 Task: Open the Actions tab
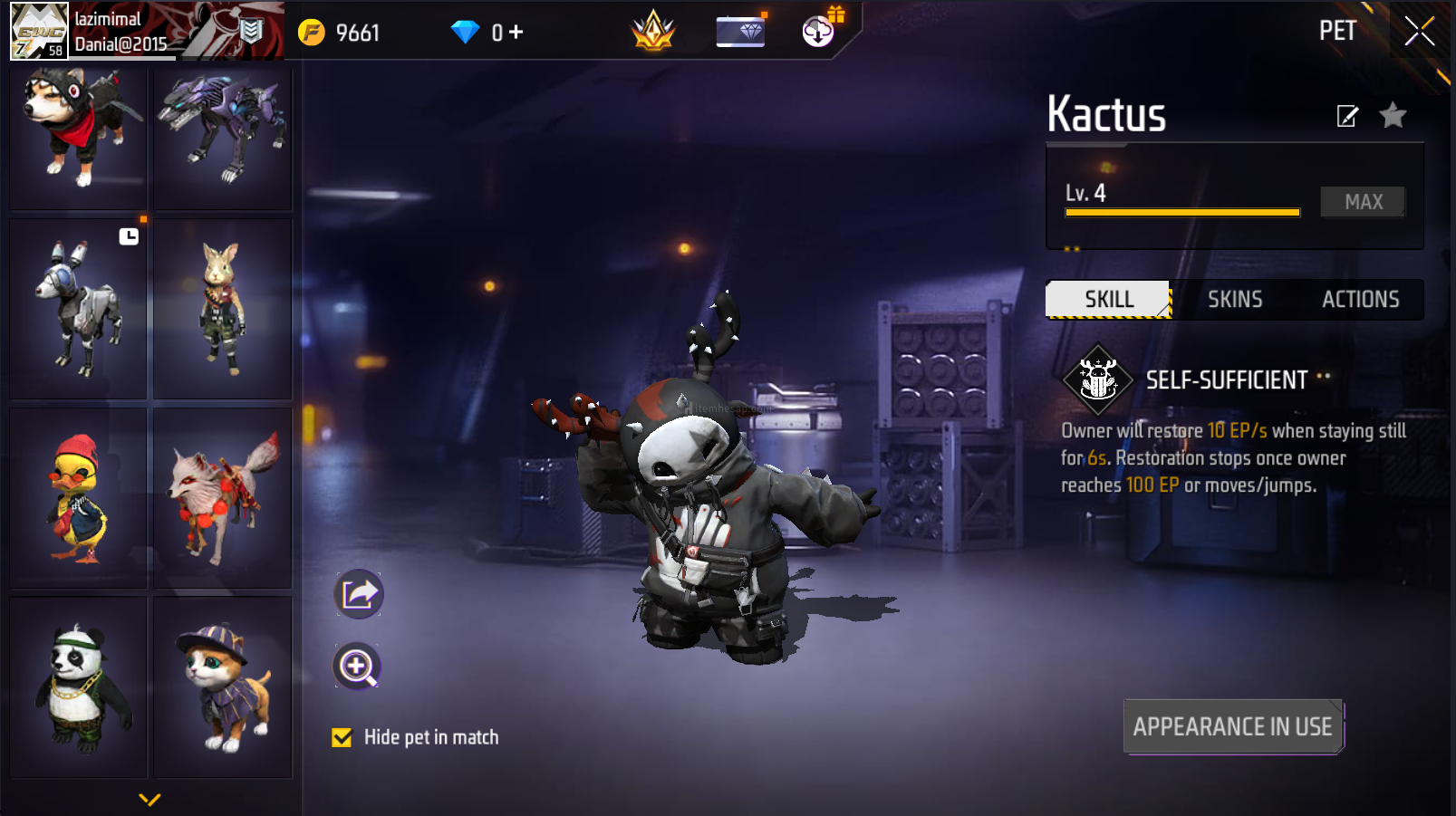pyautogui.click(x=1360, y=300)
